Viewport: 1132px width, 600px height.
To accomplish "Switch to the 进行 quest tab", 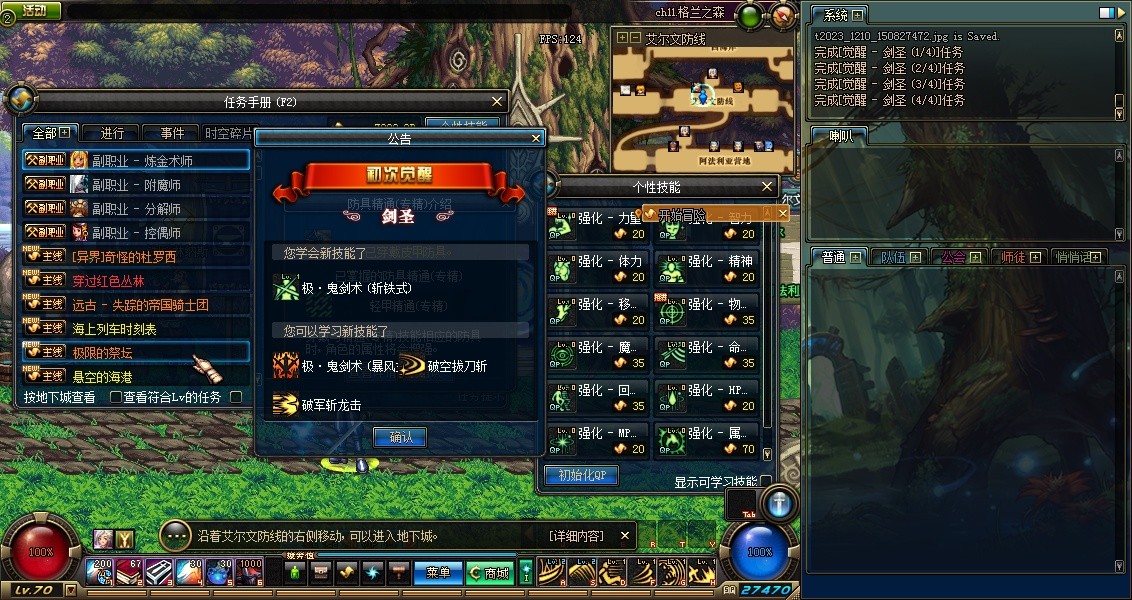I will (x=112, y=133).
